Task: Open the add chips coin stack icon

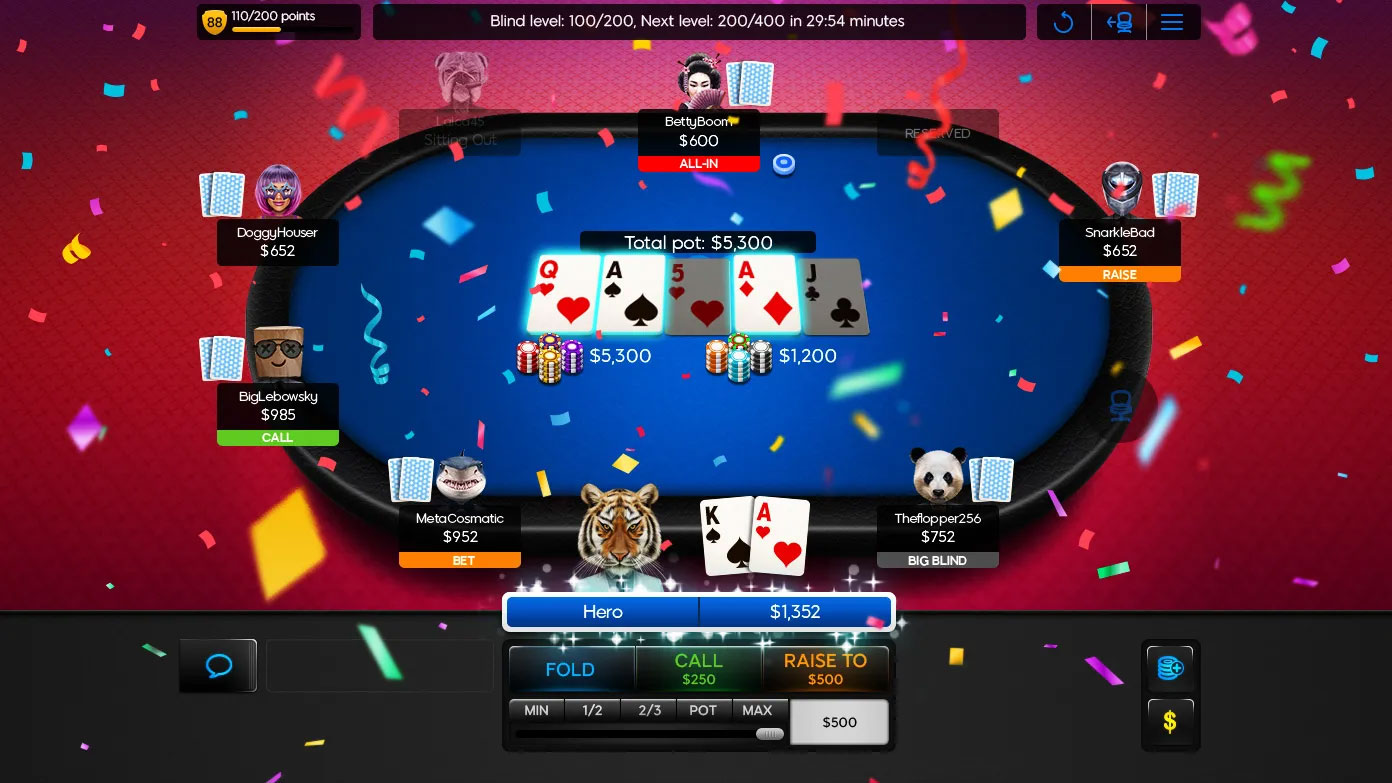Action: click(x=1170, y=668)
